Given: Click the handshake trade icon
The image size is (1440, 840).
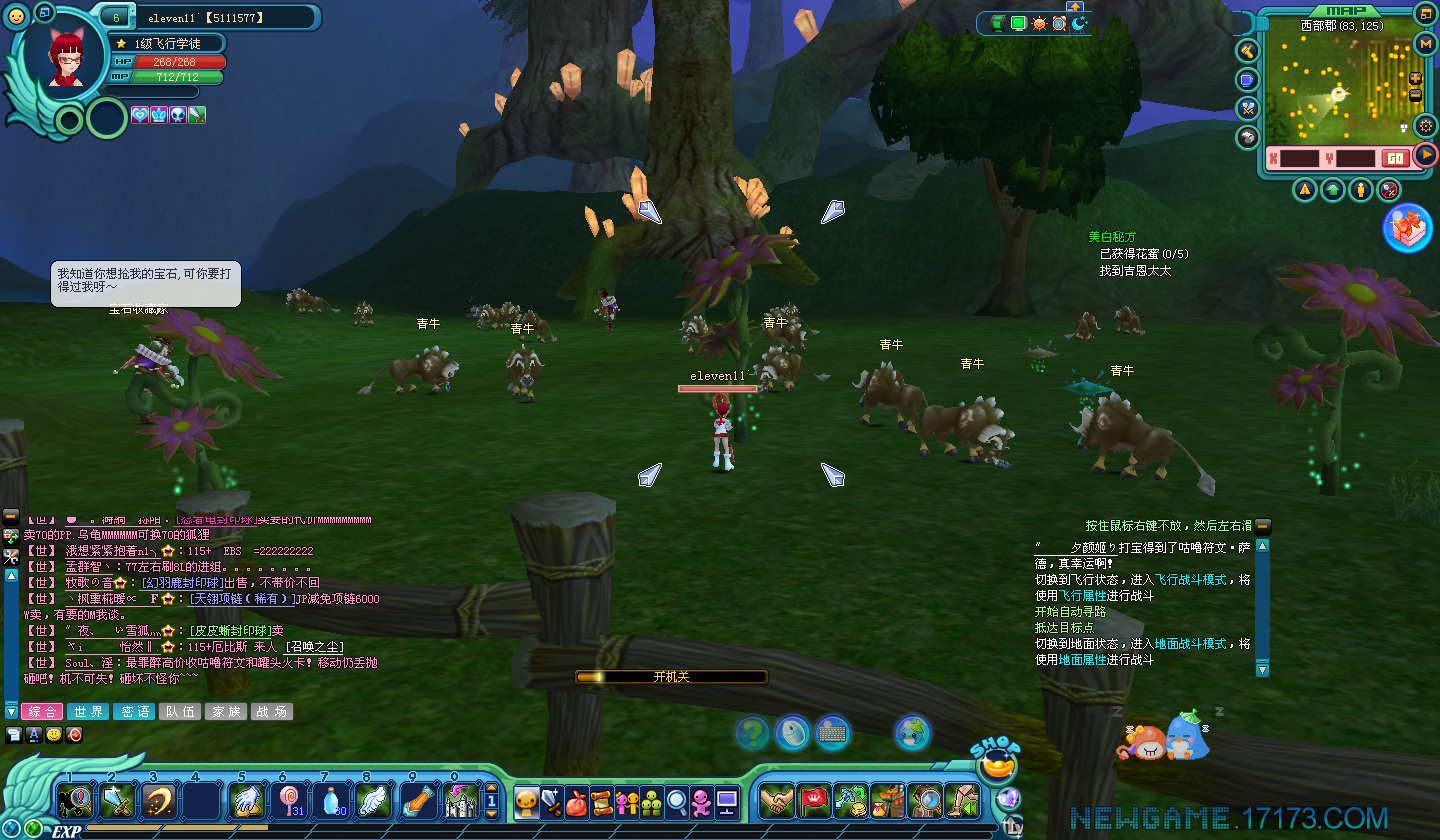Looking at the screenshot, I should [x=776, y=801].
